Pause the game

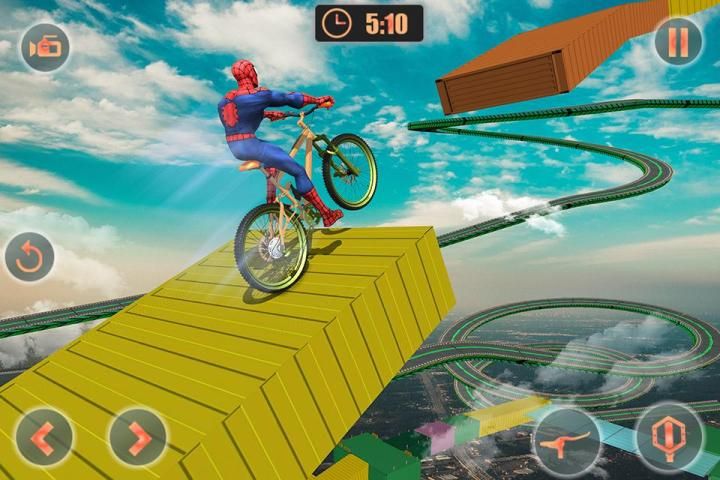678,42
